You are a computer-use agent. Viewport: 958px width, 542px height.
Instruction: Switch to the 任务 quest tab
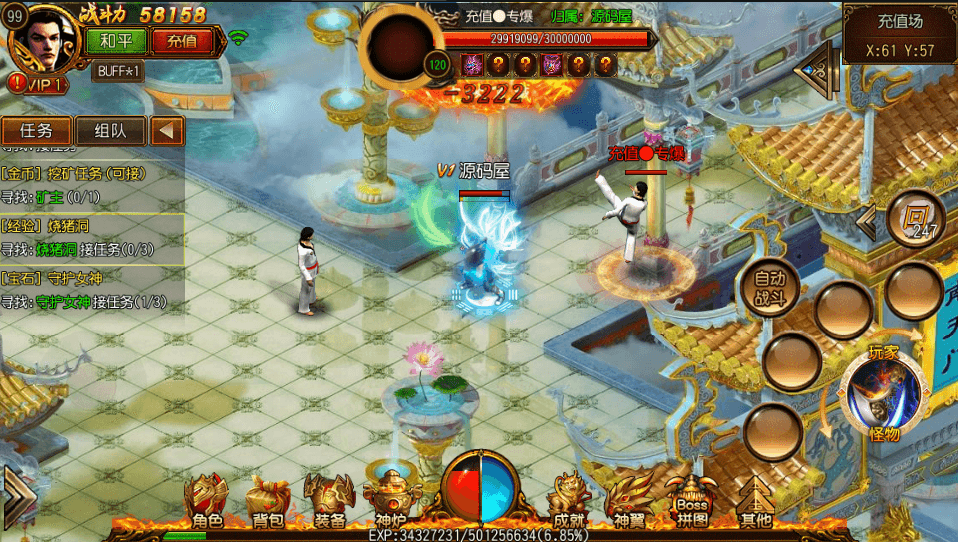click(x=38, y=131)
